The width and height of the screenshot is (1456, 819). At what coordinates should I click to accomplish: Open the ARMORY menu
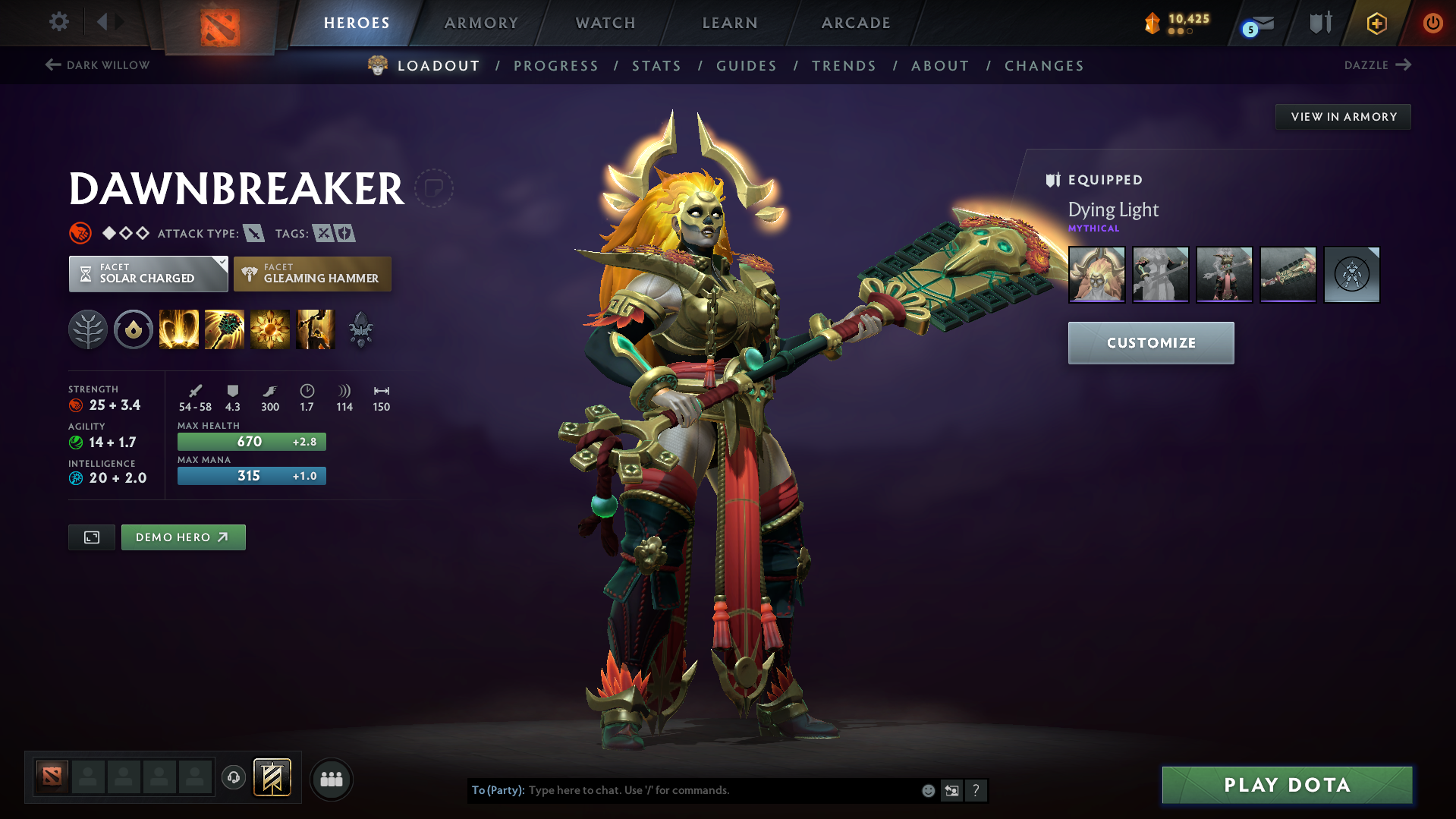(x=481, y=23)
